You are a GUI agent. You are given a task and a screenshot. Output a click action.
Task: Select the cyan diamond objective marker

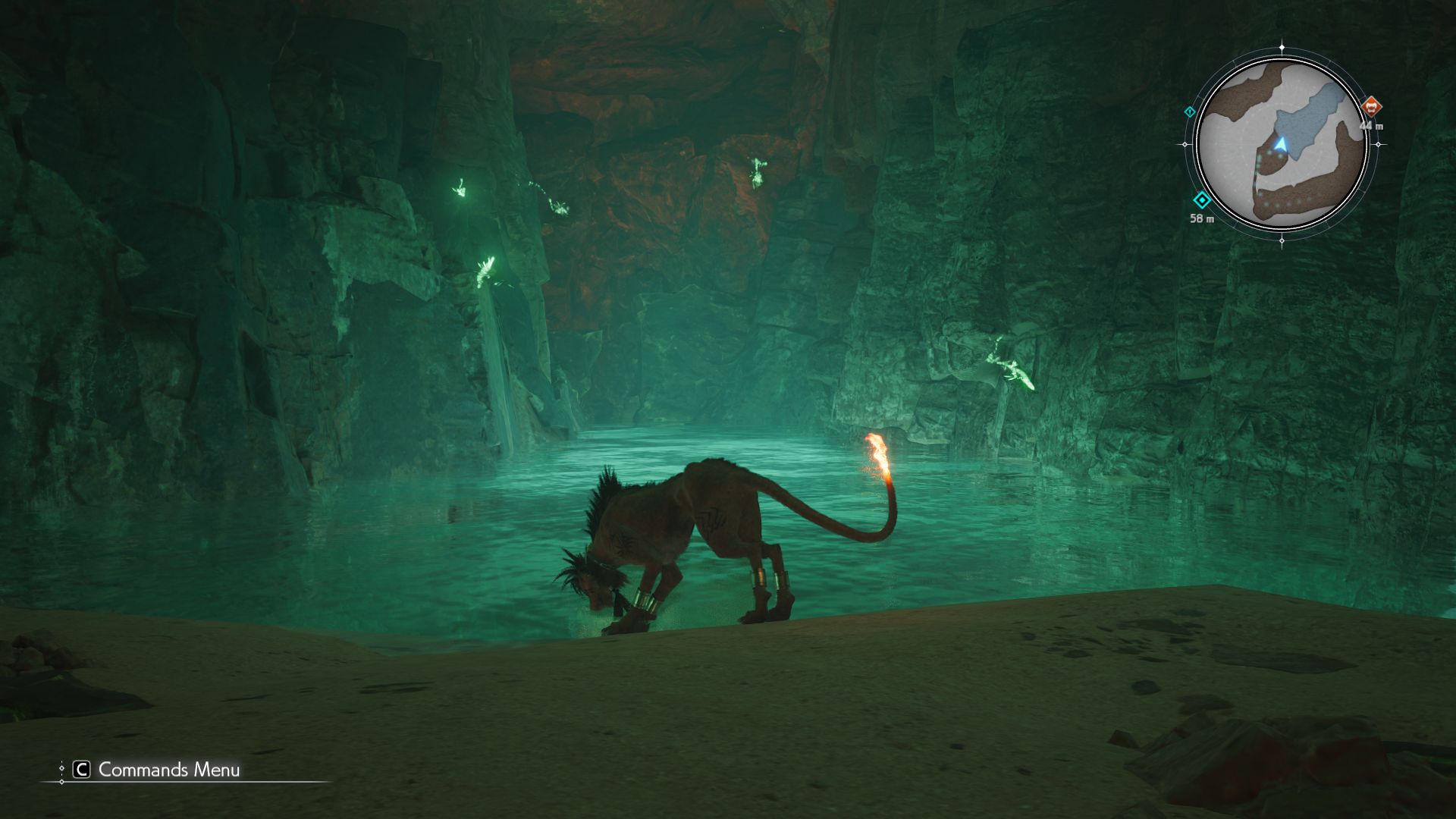(x=1202, y=201)
